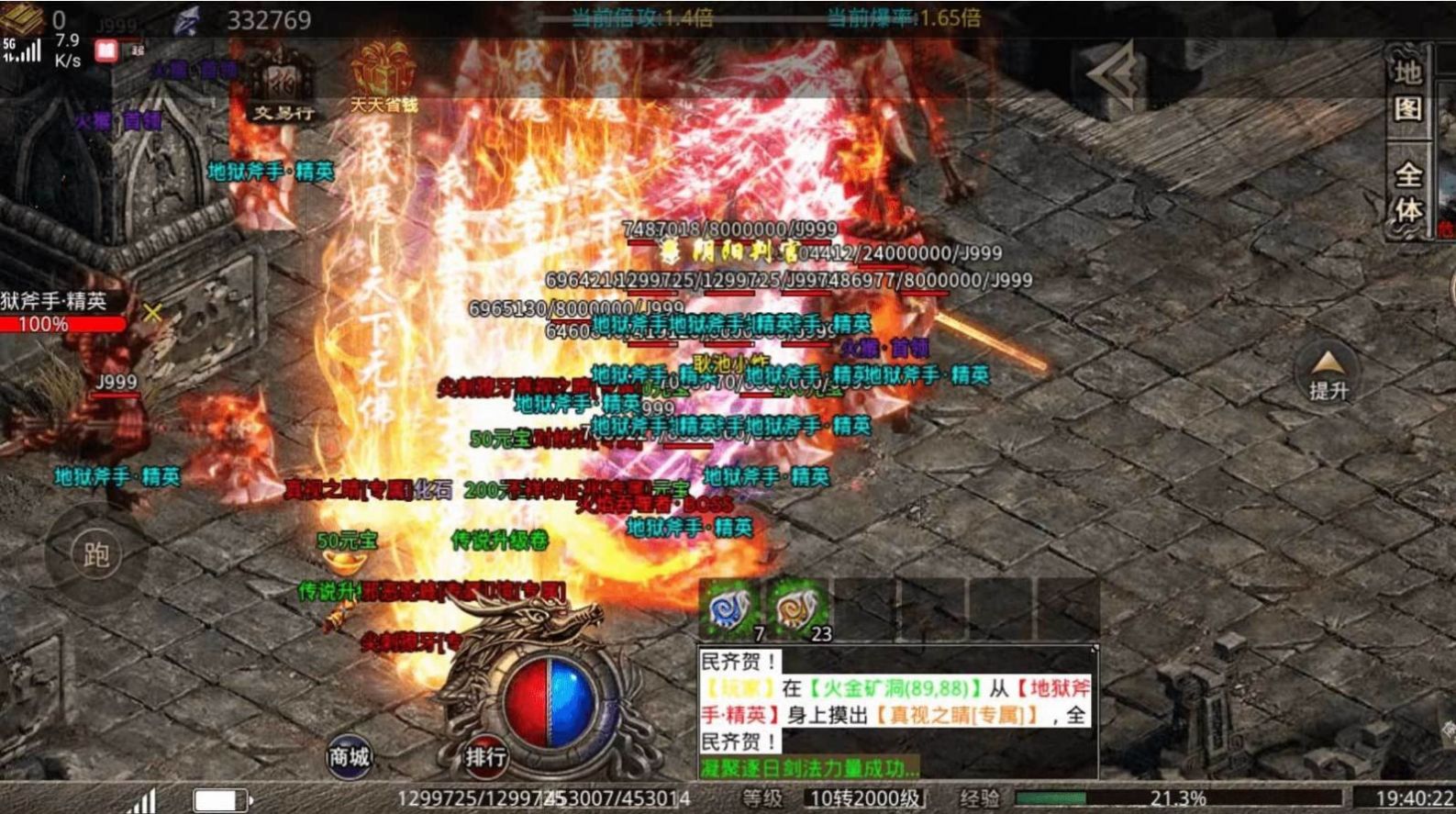Open the 天天省钱 gift box event
Image resolution: width=1456 pixels, height=814 pixels.
click(383, 77)
